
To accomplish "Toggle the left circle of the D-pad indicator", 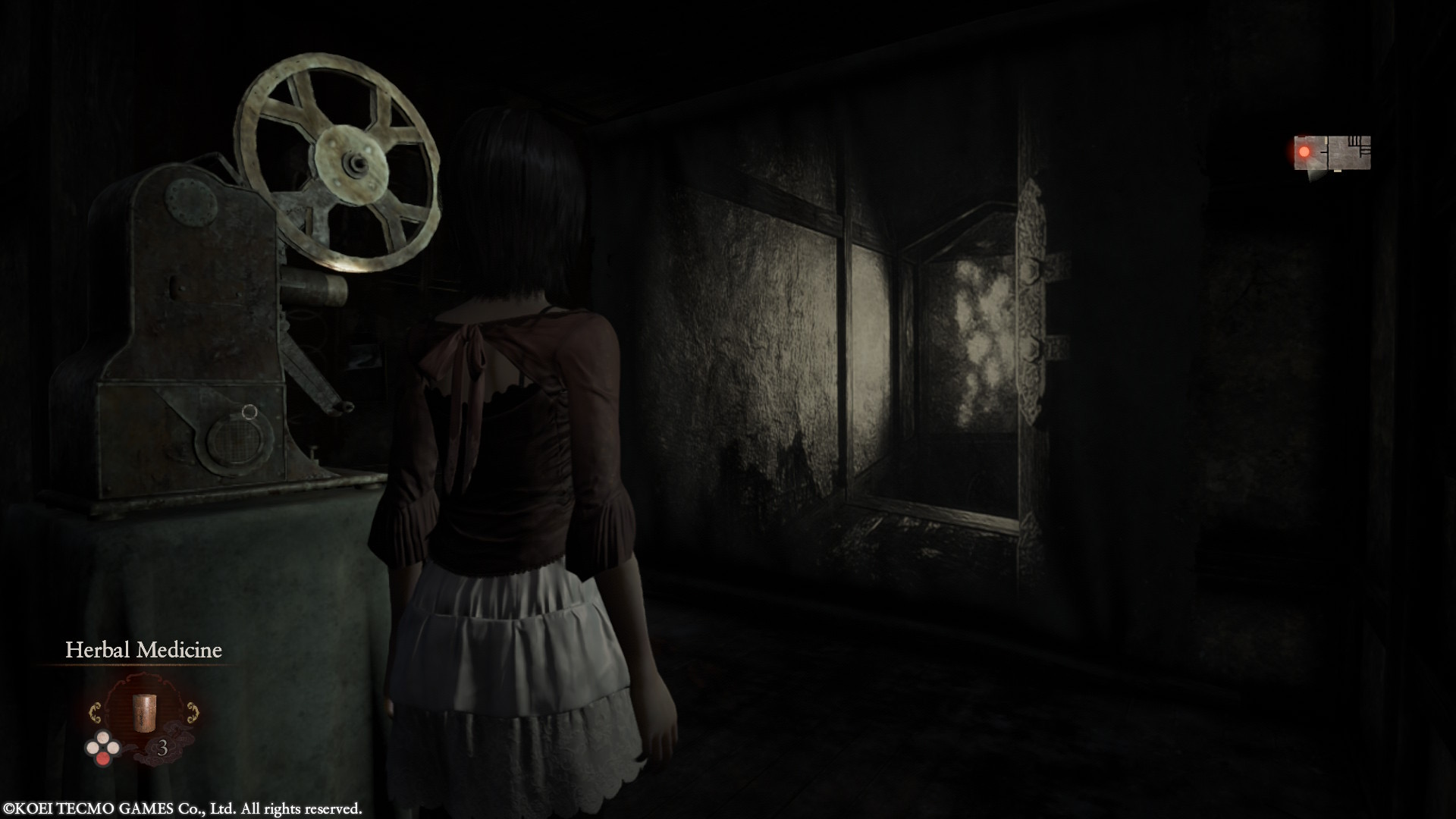I will click(93, 748).
